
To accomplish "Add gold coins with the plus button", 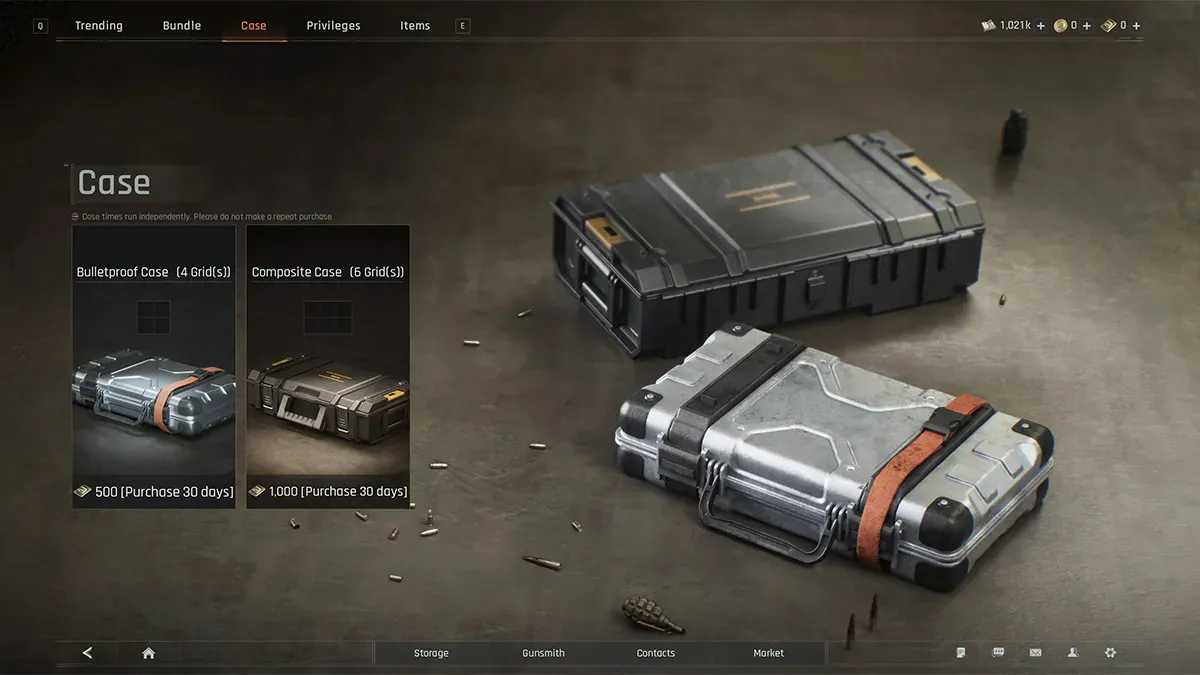I will coord(1087,26).
